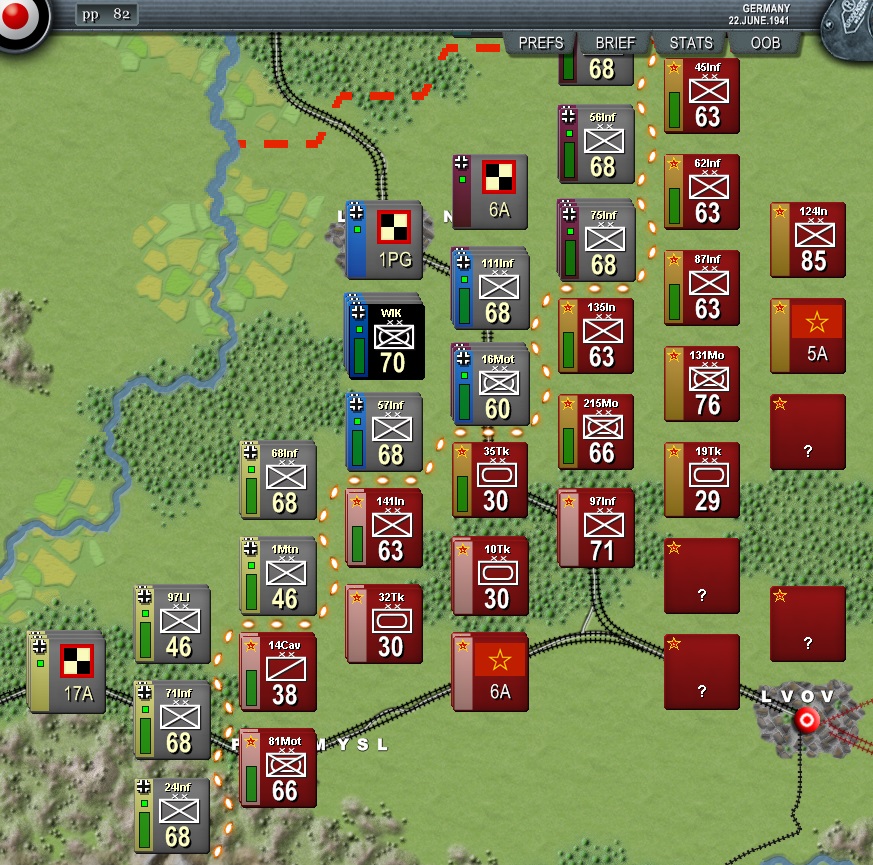This screenshot has height=865, width=873.
Task: Target the Soviet 14Cav cavalry unit
Action: tap(280, 673)
